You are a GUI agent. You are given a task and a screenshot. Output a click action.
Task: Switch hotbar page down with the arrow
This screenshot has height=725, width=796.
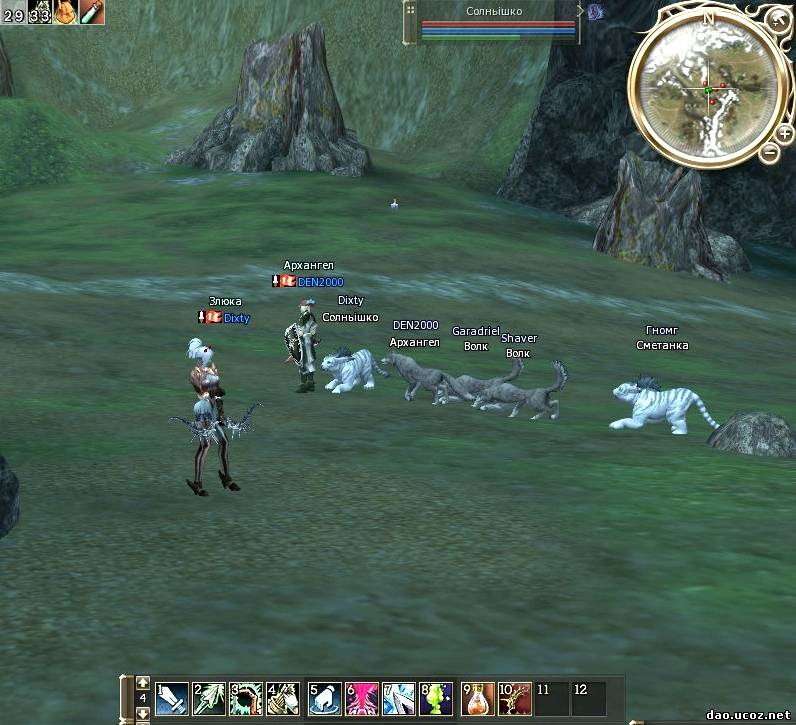[142, 714]
